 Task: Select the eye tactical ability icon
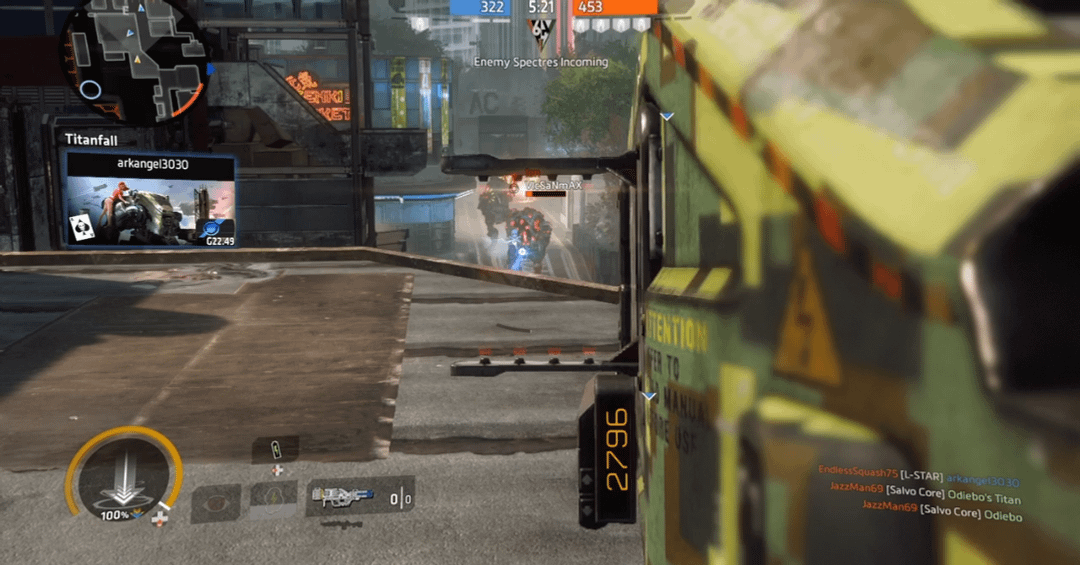click(215, 503)
